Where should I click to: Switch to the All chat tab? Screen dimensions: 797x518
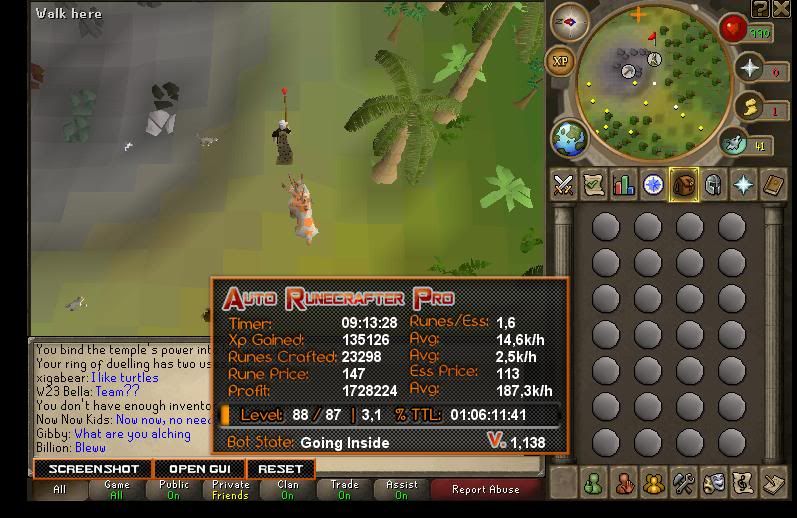60,490
